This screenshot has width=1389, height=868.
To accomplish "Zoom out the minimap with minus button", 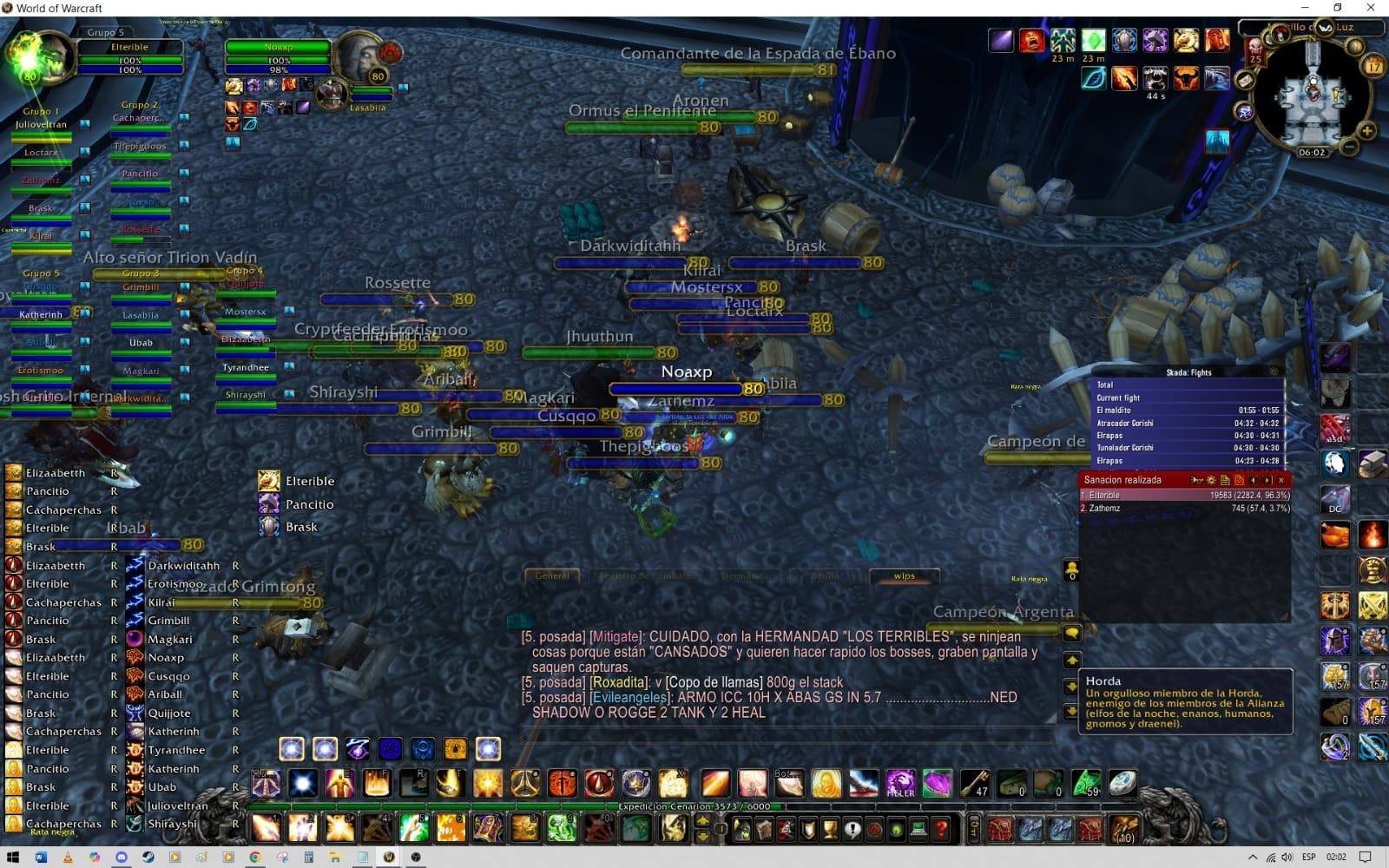I will tap(1349, 148).
